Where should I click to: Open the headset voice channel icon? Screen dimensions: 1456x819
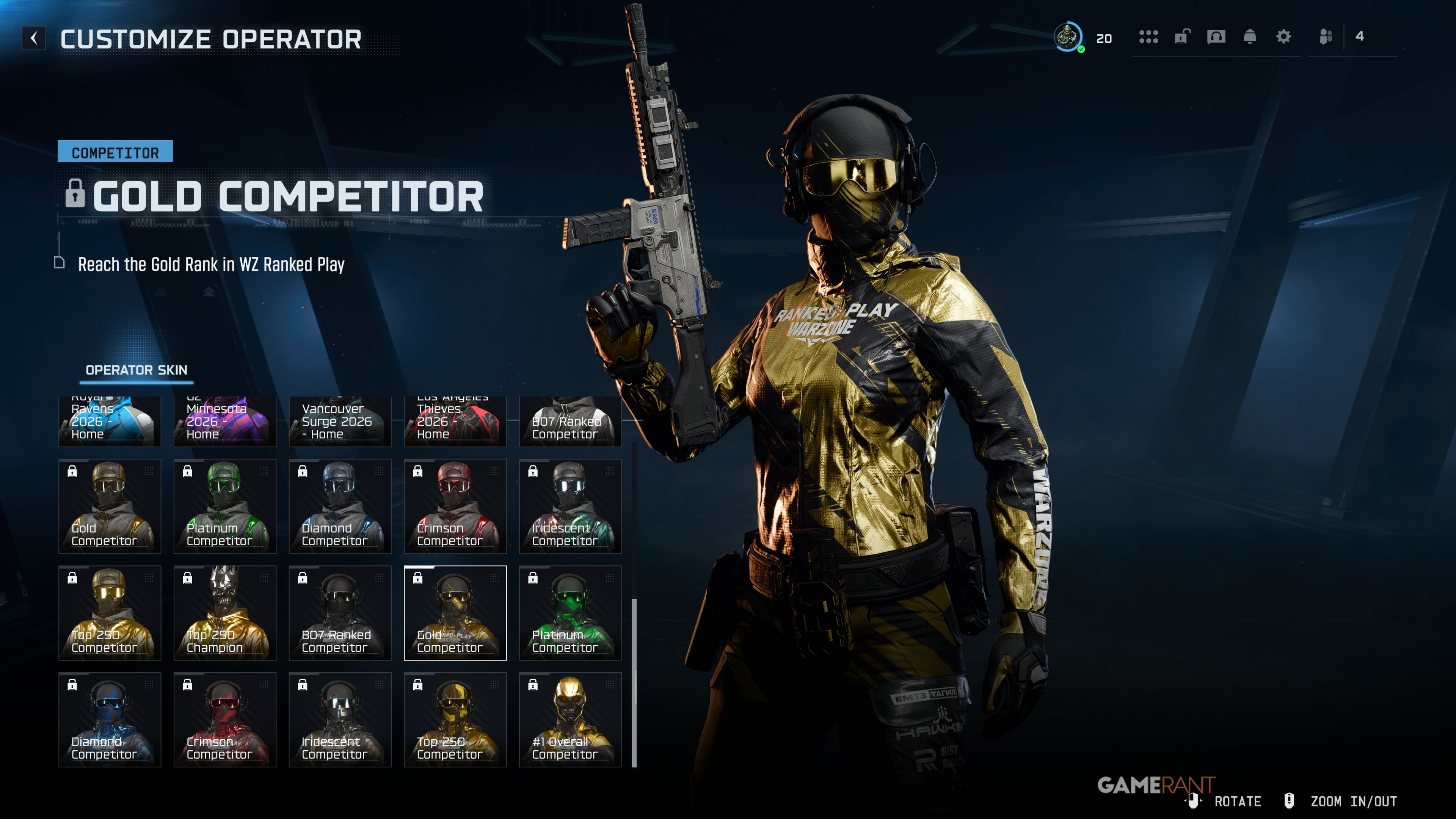tap(1216, 37)
